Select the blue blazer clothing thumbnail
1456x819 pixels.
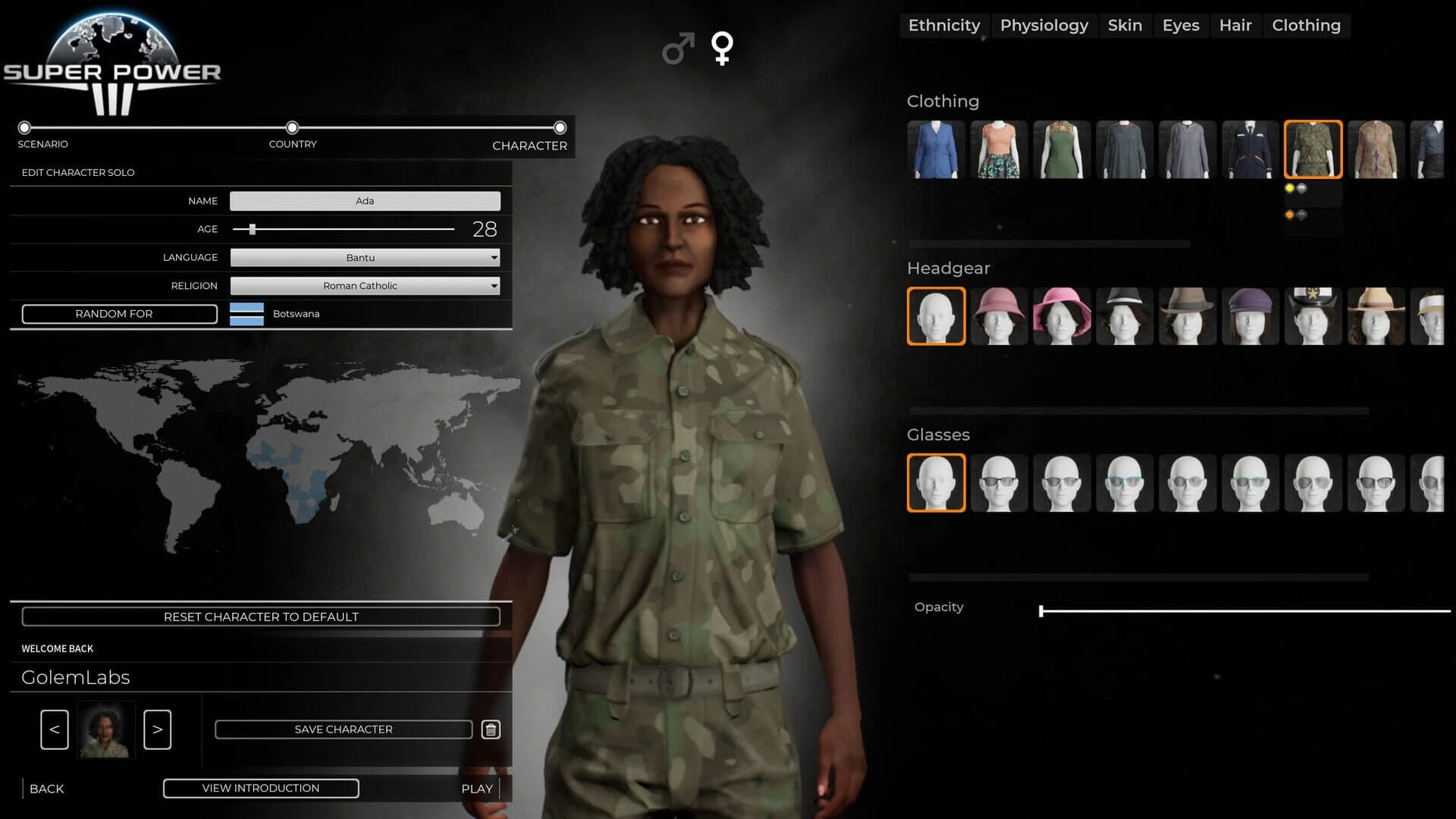click(936, 149)
